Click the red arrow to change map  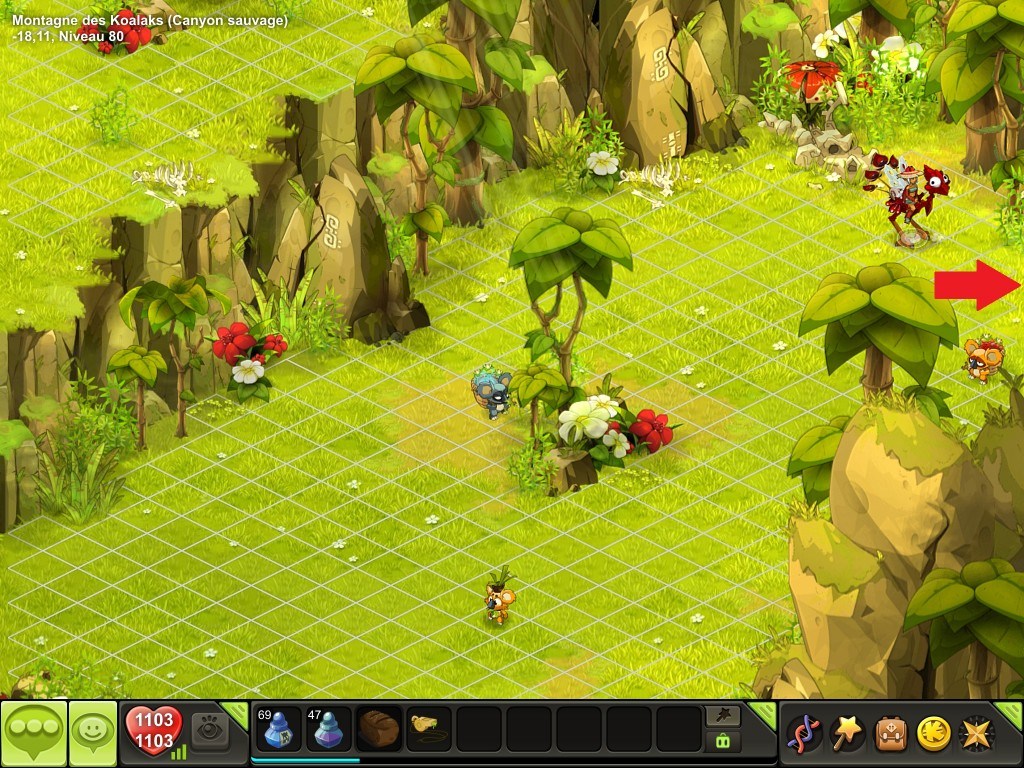(x=976, y=285)
